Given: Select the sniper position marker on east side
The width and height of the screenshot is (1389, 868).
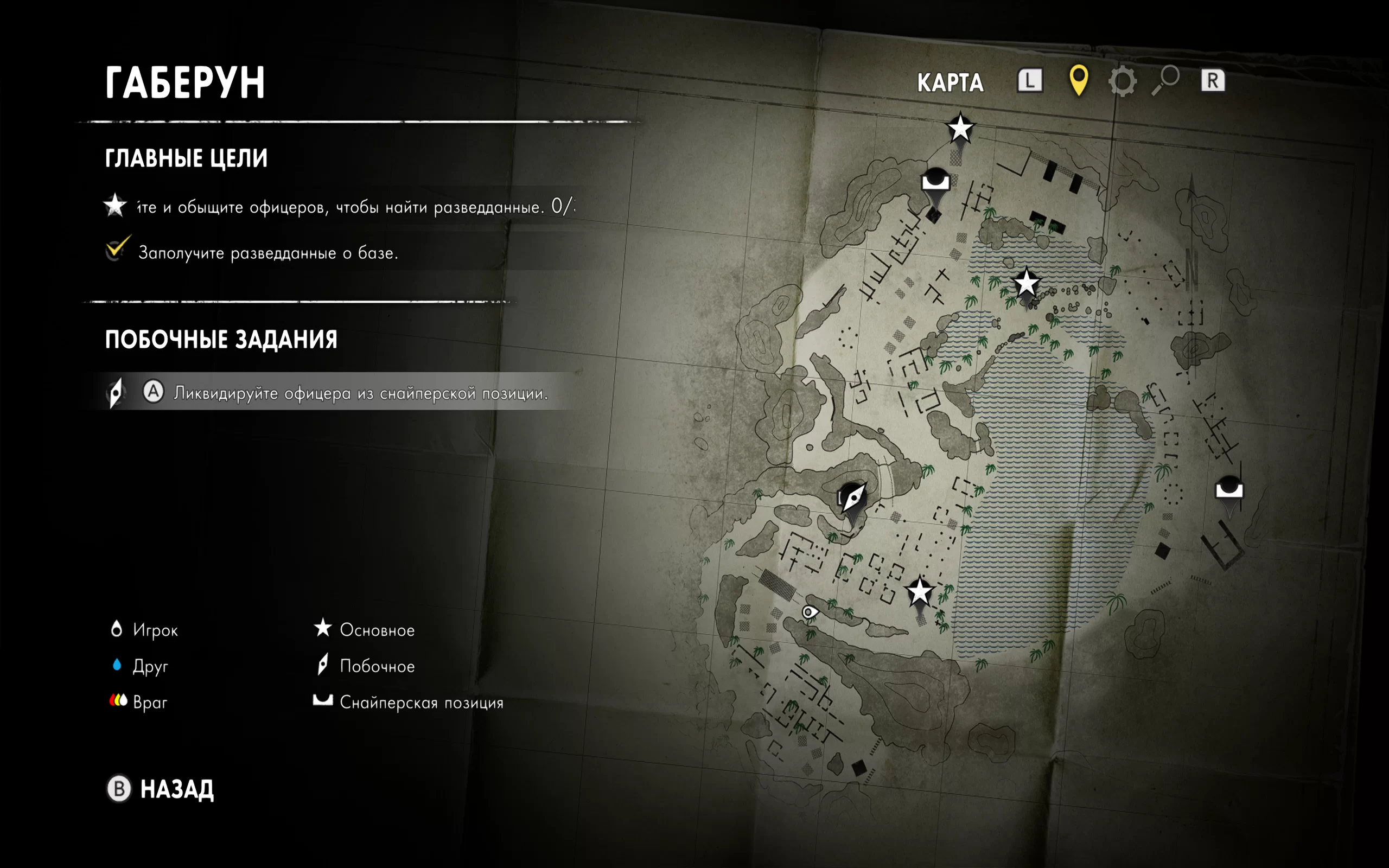Looking at the screenshot, I should [1229, 489].
